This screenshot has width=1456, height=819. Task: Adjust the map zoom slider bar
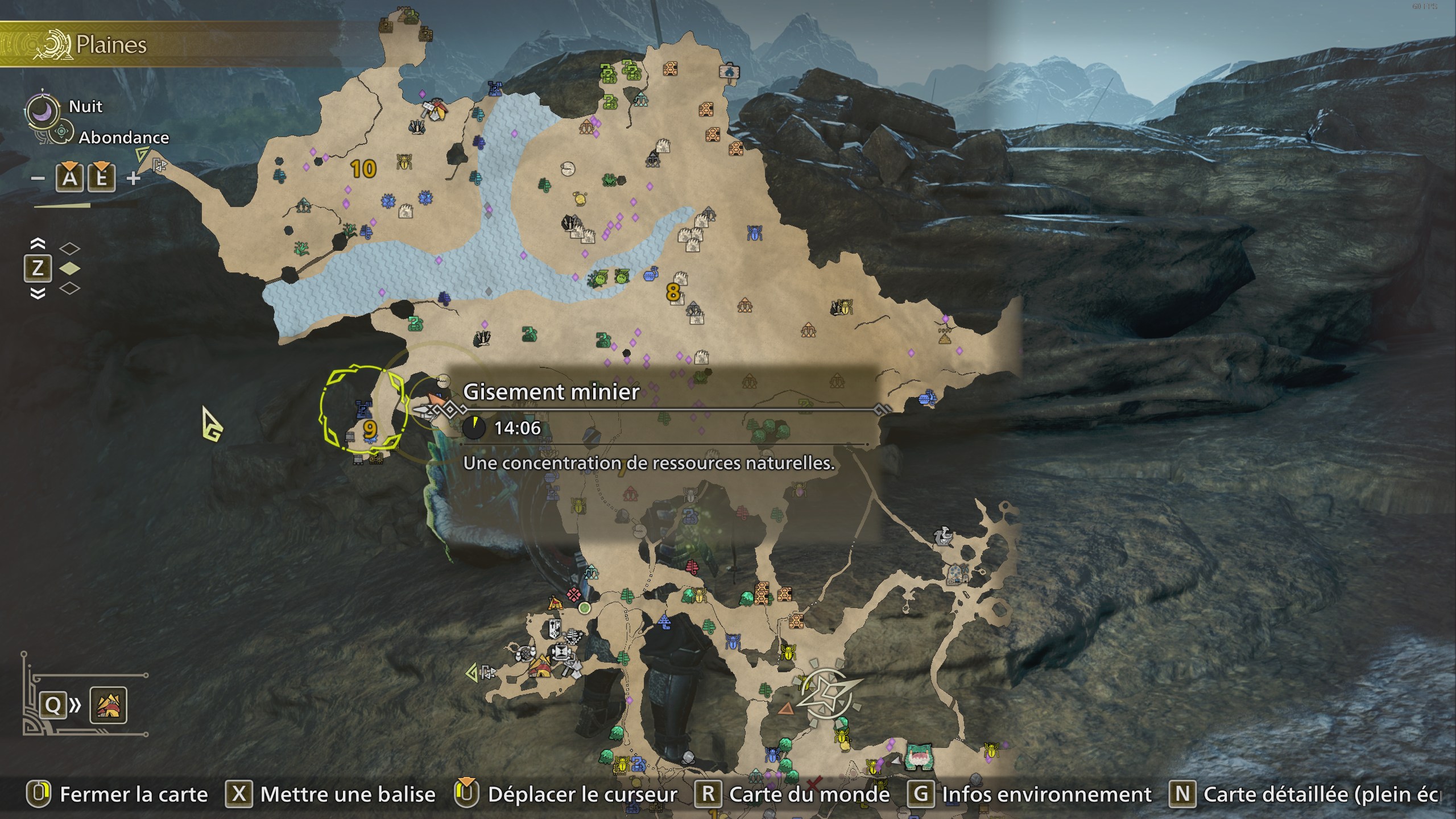[x=63, y=205]
